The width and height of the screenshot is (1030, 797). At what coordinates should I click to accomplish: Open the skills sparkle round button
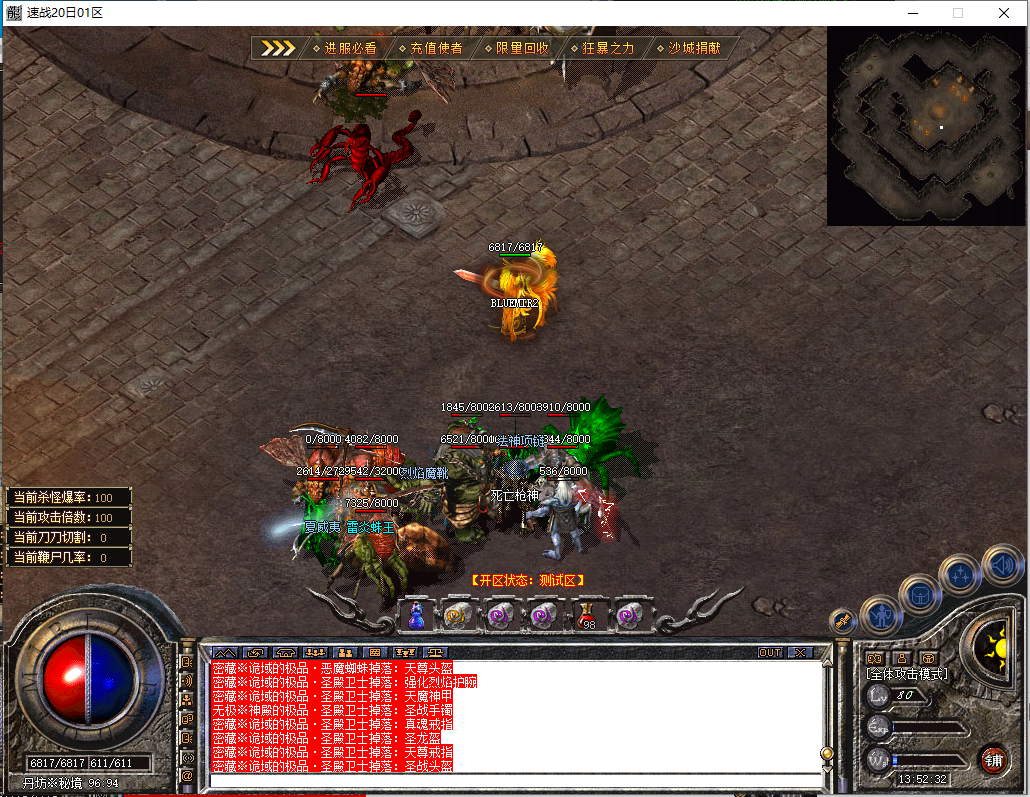pyautogui.click(x=961, y=575)
